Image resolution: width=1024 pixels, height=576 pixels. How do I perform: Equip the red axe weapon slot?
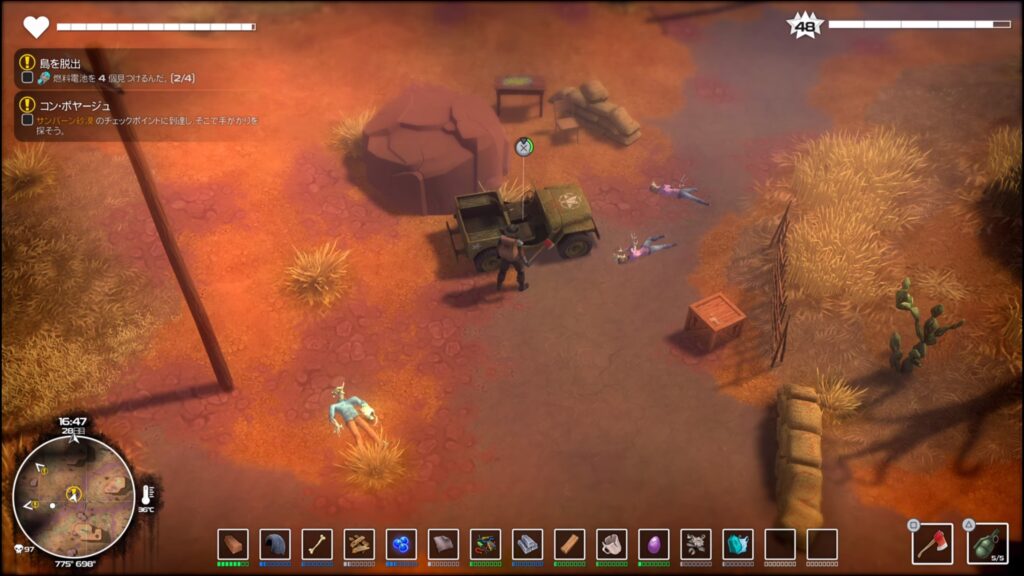click(932, 544)
